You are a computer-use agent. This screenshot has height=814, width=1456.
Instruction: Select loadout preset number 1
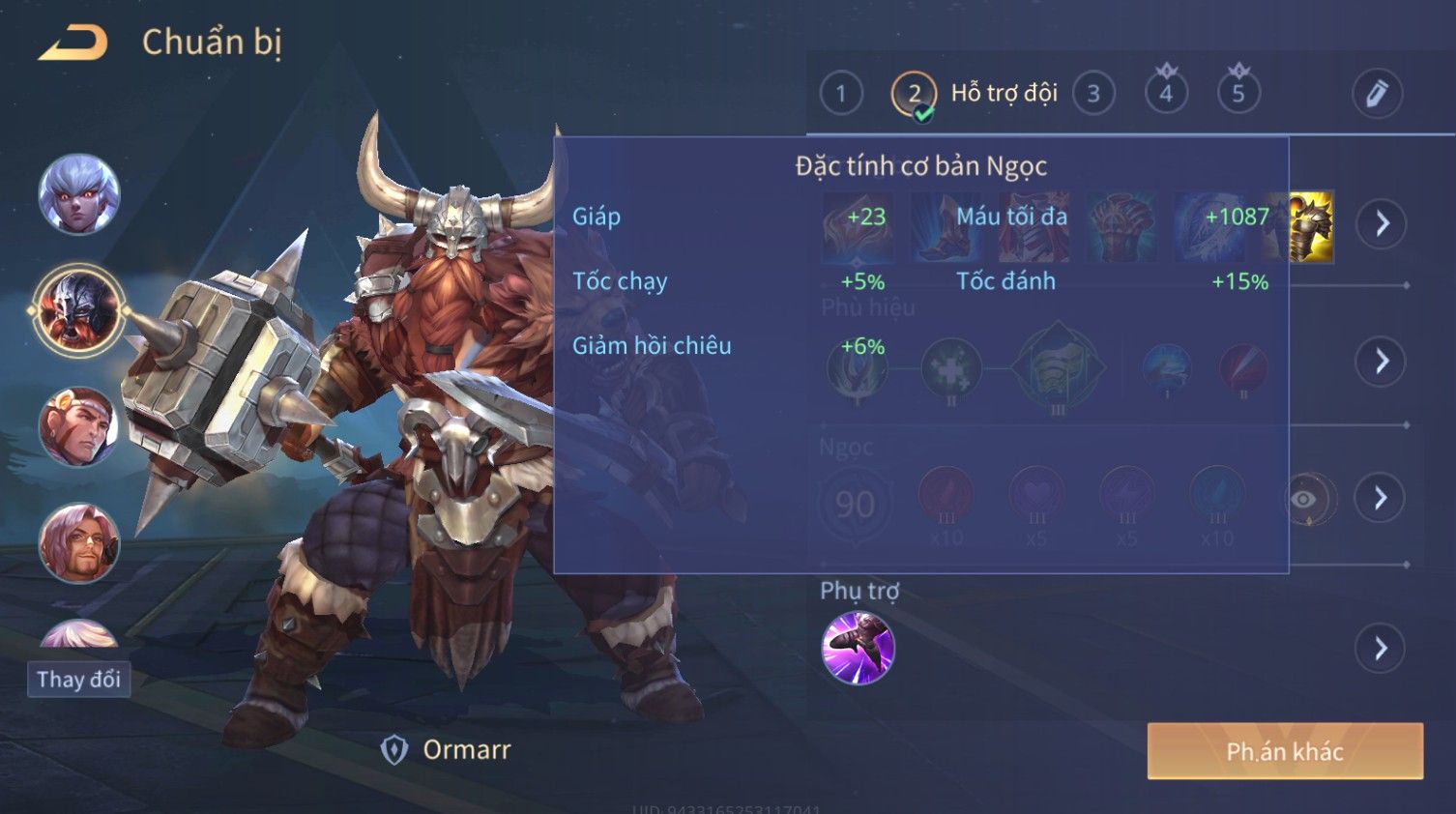coord(840,94)
